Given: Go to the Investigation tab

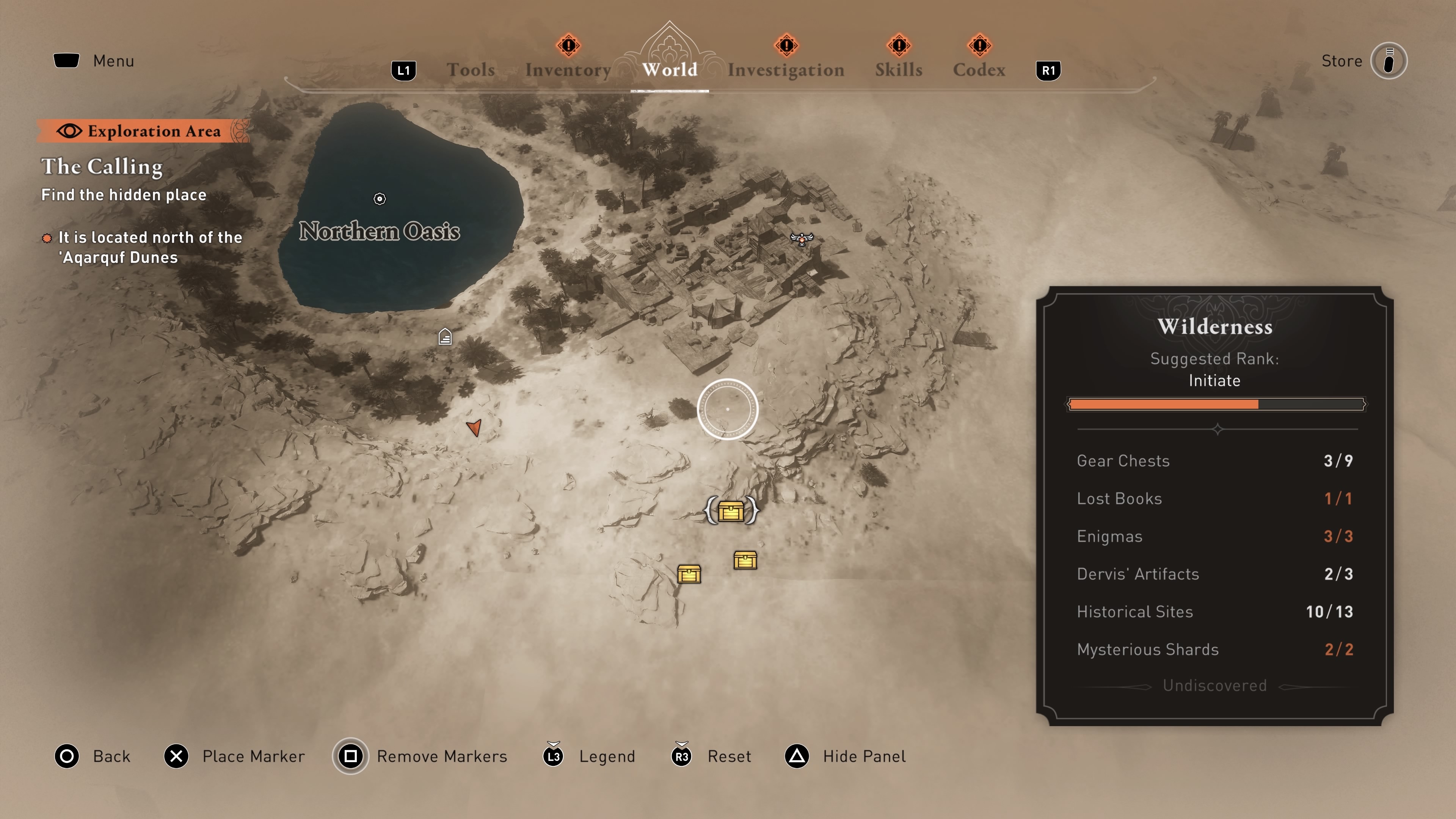Looking at the screenshot, I should click(x=786, y=69).
